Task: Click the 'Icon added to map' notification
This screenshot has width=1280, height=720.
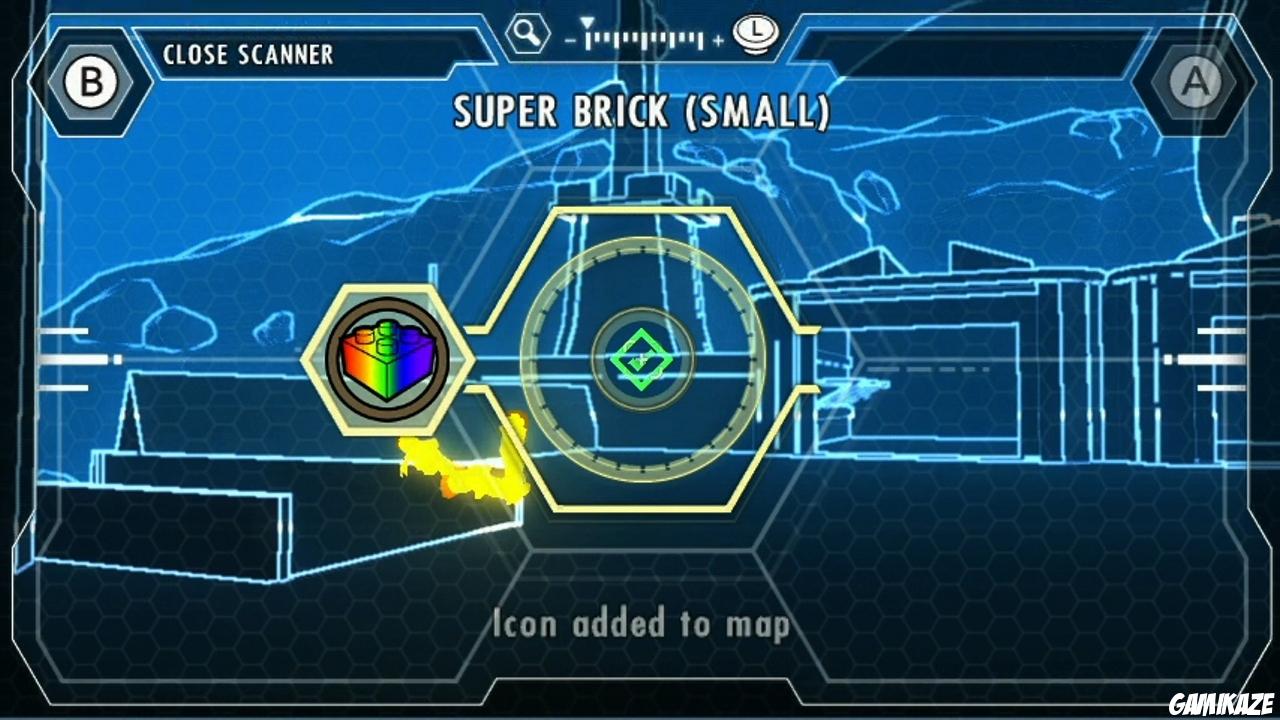Action: pyautogui.click(x=638, y=623)
